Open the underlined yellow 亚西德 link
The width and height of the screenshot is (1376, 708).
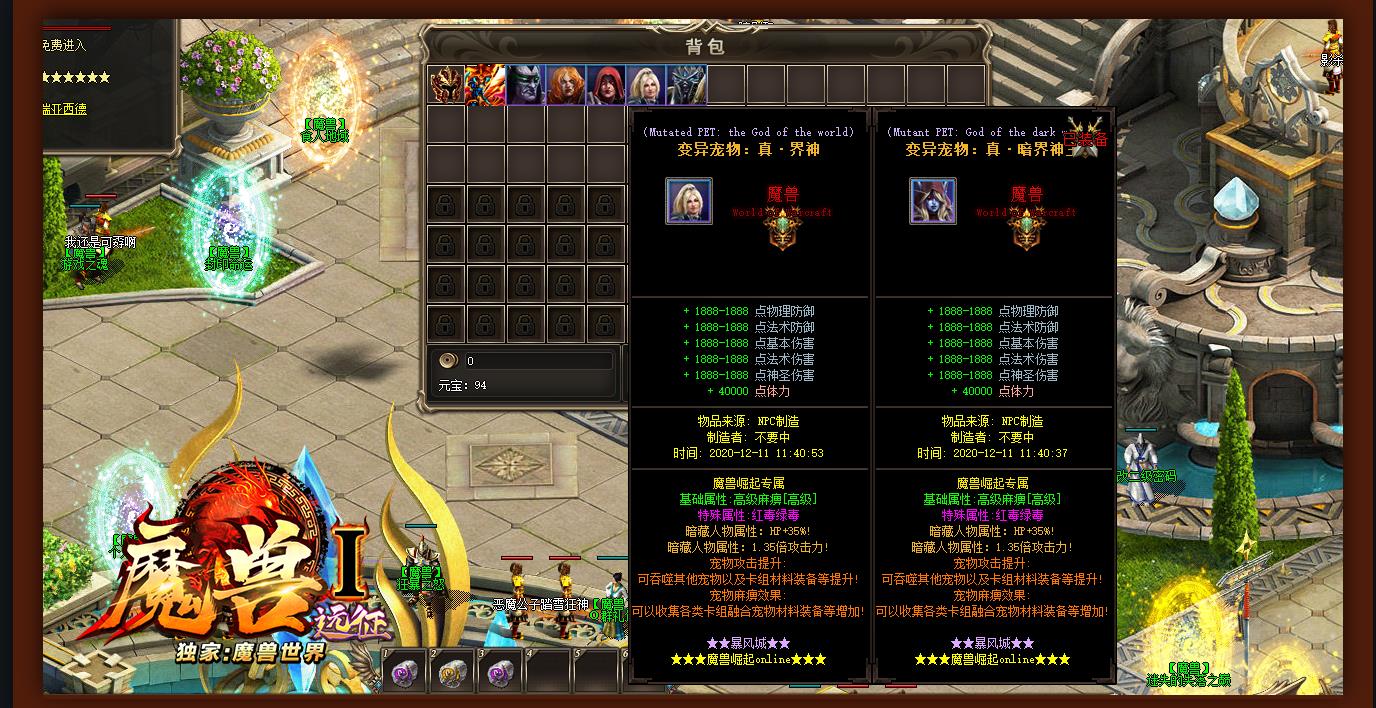coord(64,109)
